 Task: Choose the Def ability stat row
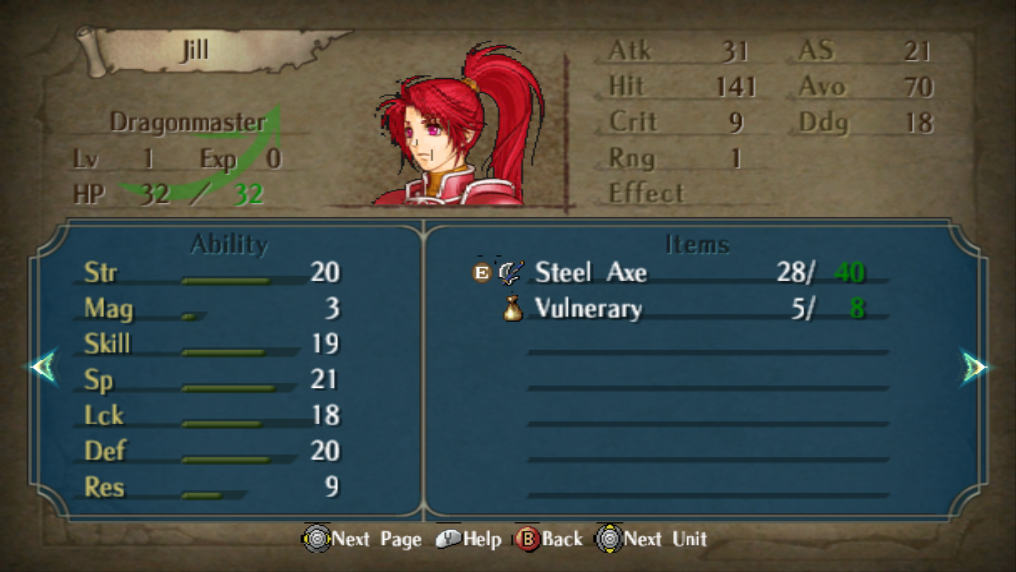211,451
